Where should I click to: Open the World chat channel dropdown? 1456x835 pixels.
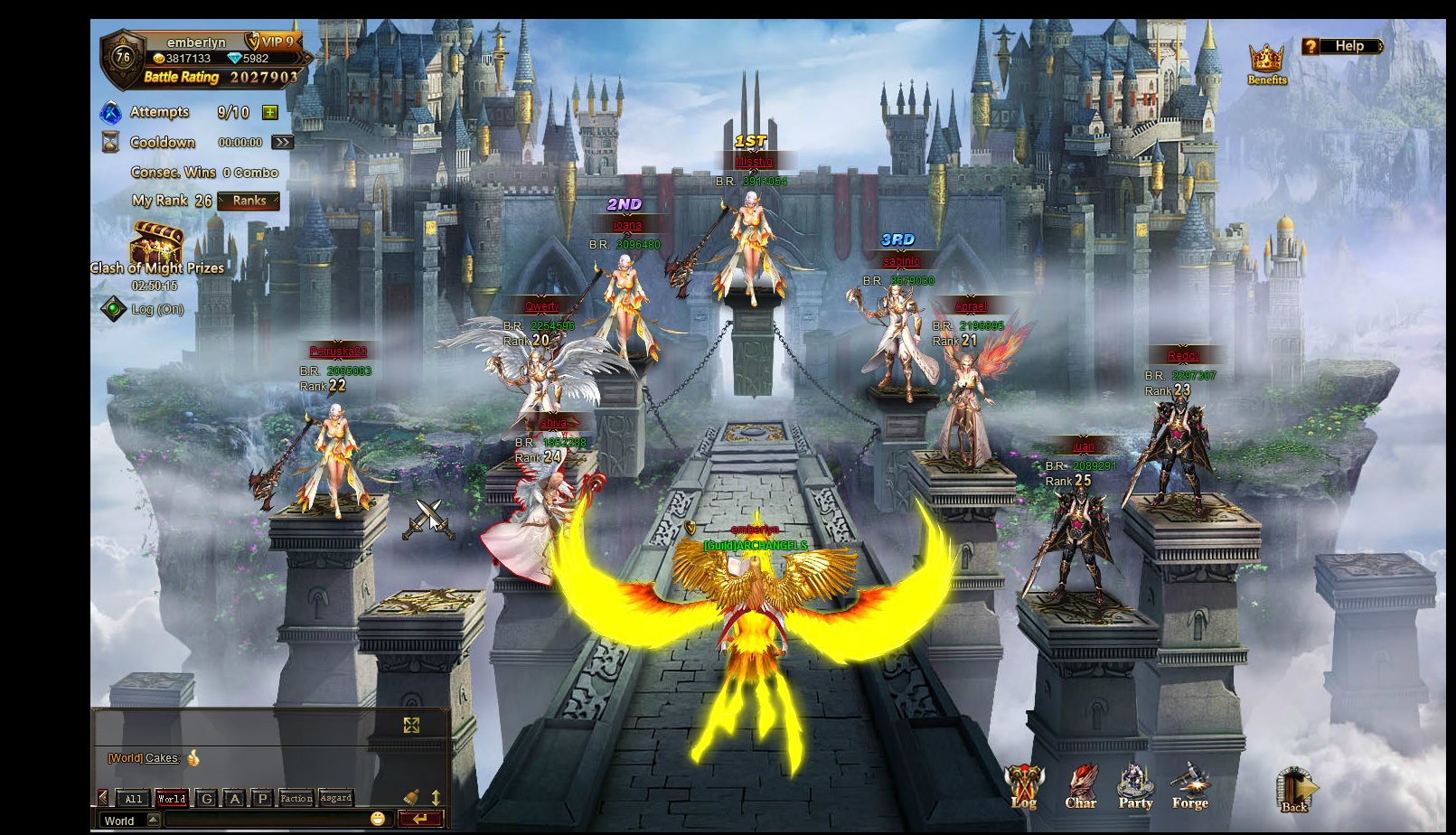coord(153,820)
